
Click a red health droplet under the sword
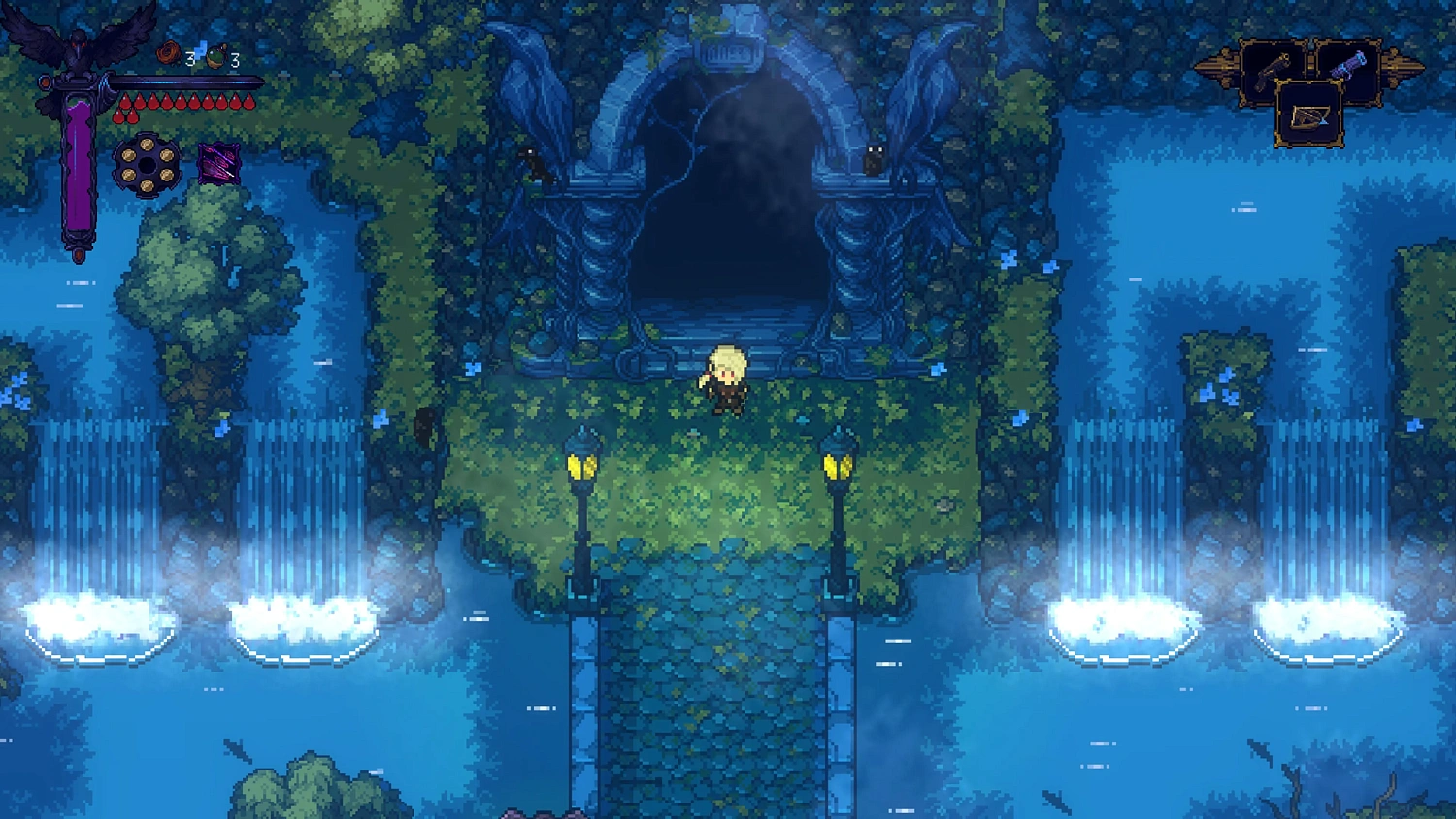127,99
